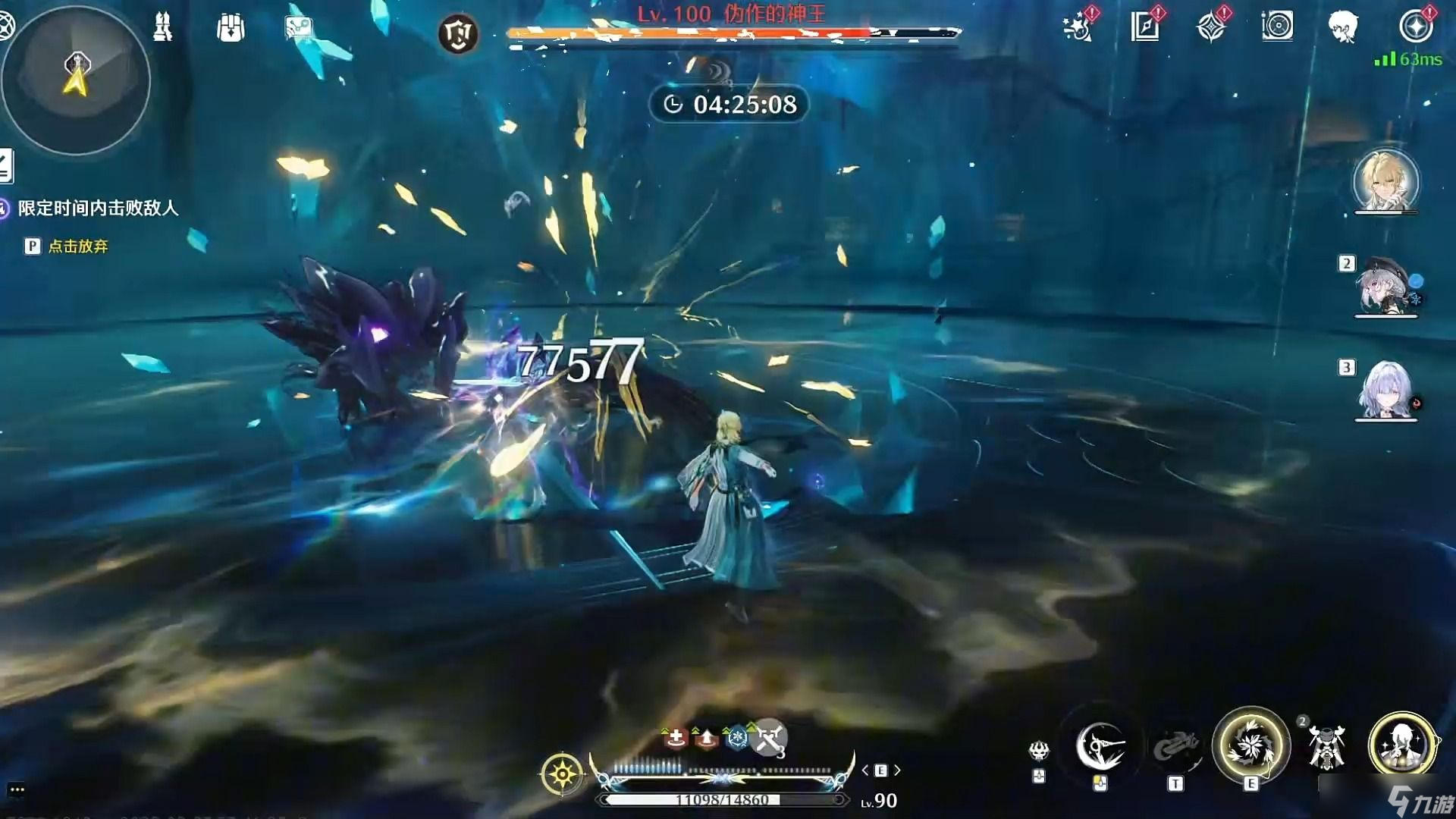Open the turntable record player icon
Image resolution: width=1456 pixels, height=819 pixels.
click(1277, 27)
